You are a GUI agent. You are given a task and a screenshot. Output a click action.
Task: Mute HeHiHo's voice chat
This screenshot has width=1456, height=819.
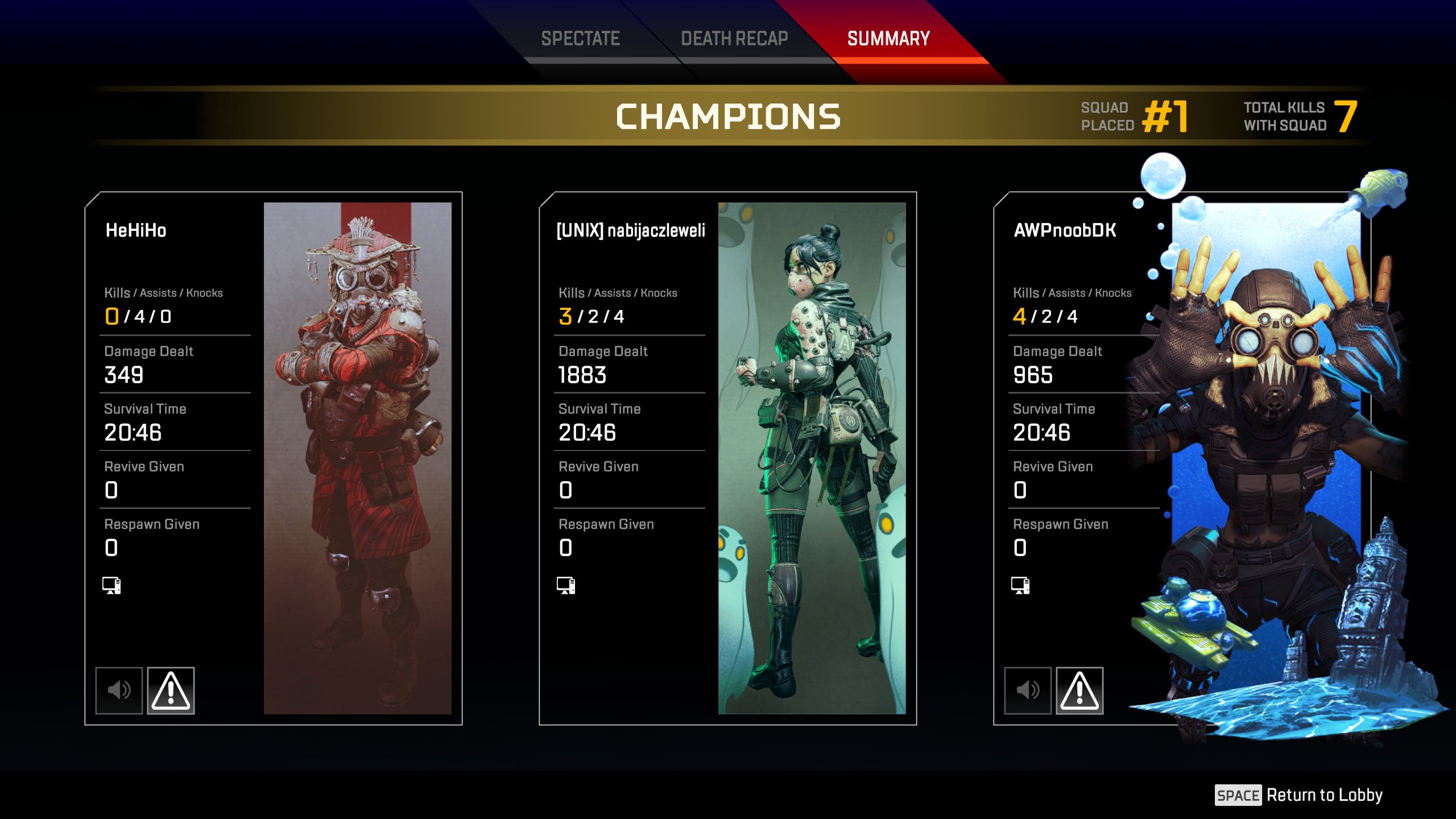tap(119, 690)
